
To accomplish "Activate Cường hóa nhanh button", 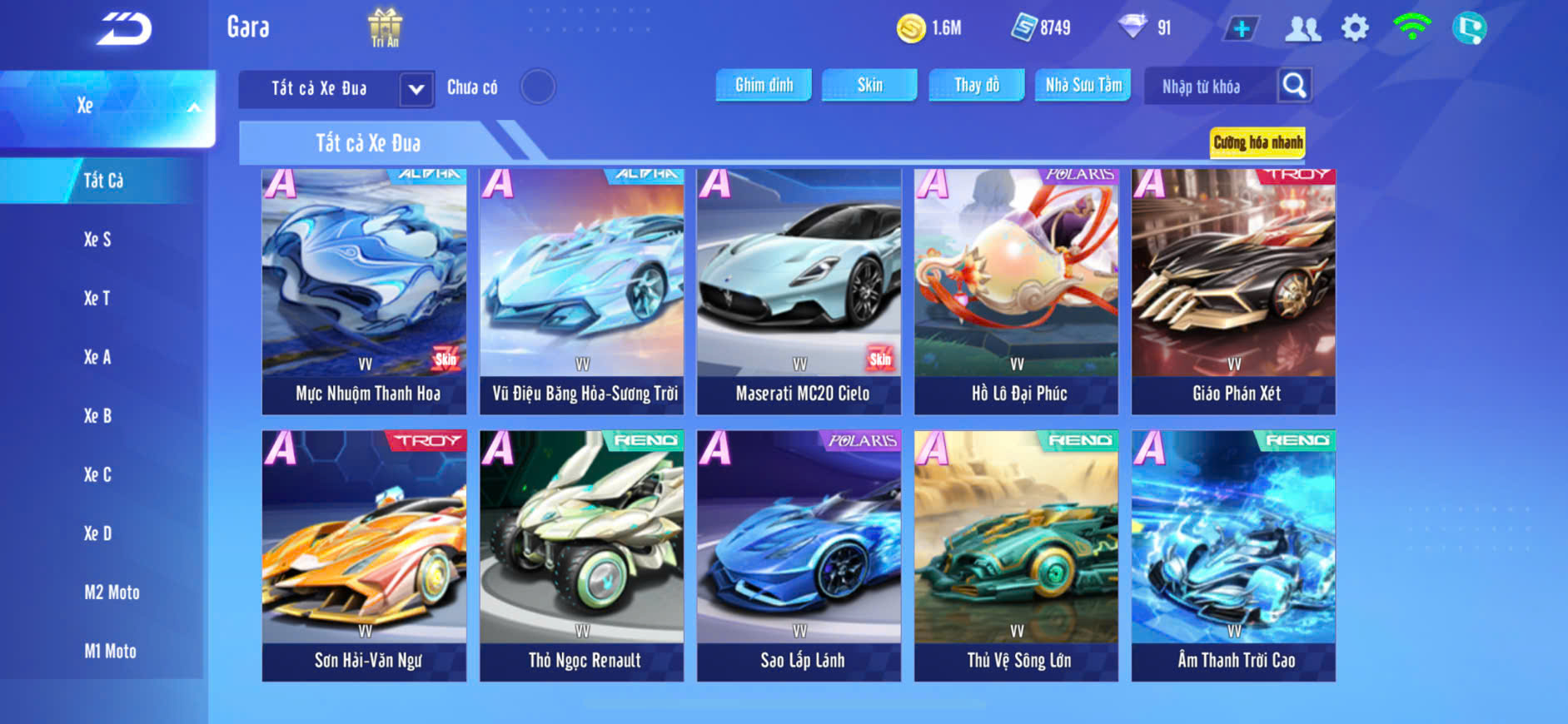I will point(1257,142).
